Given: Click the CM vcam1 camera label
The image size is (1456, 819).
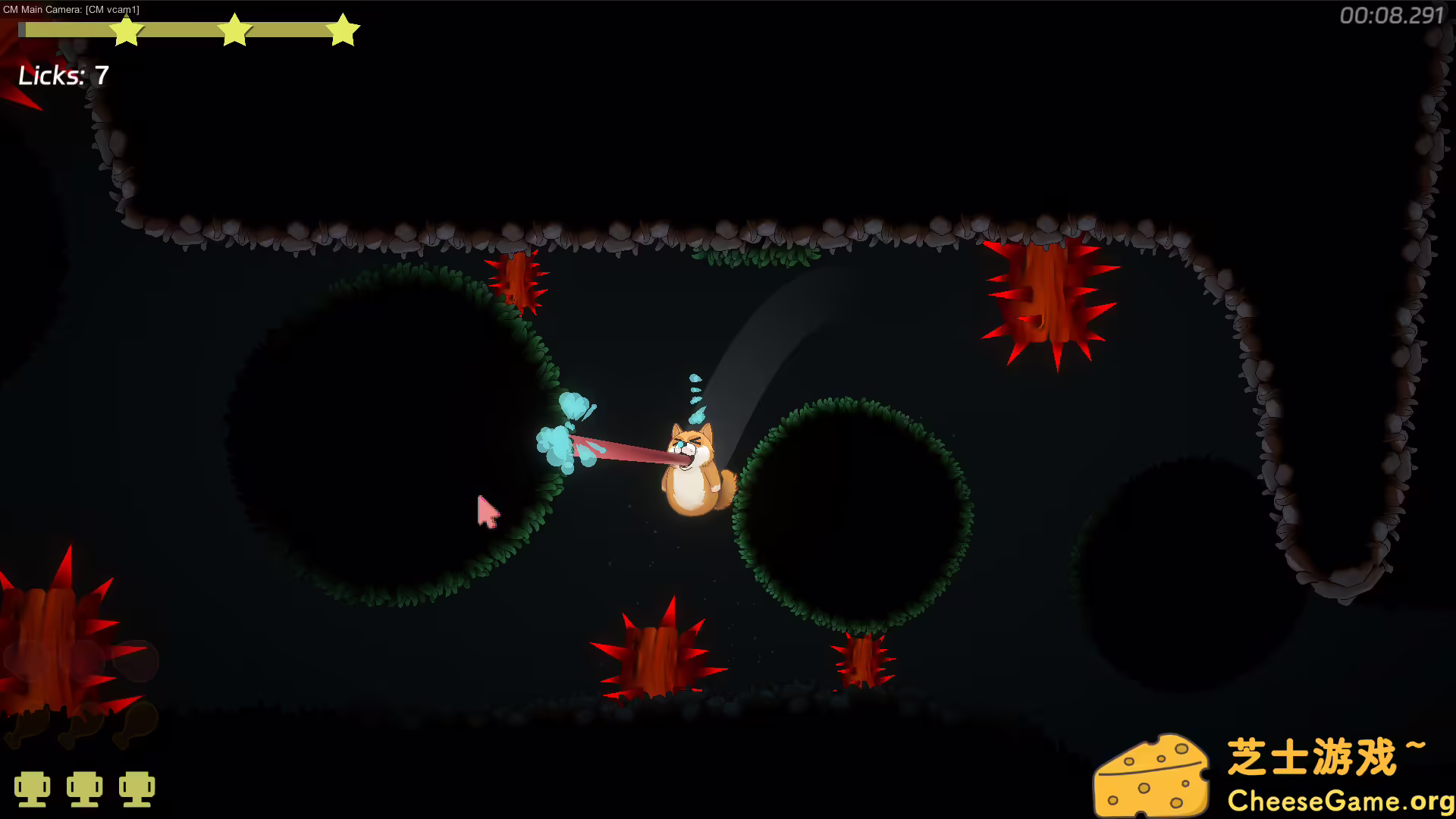Looking at the screenshot, I should tap(112, 10).
